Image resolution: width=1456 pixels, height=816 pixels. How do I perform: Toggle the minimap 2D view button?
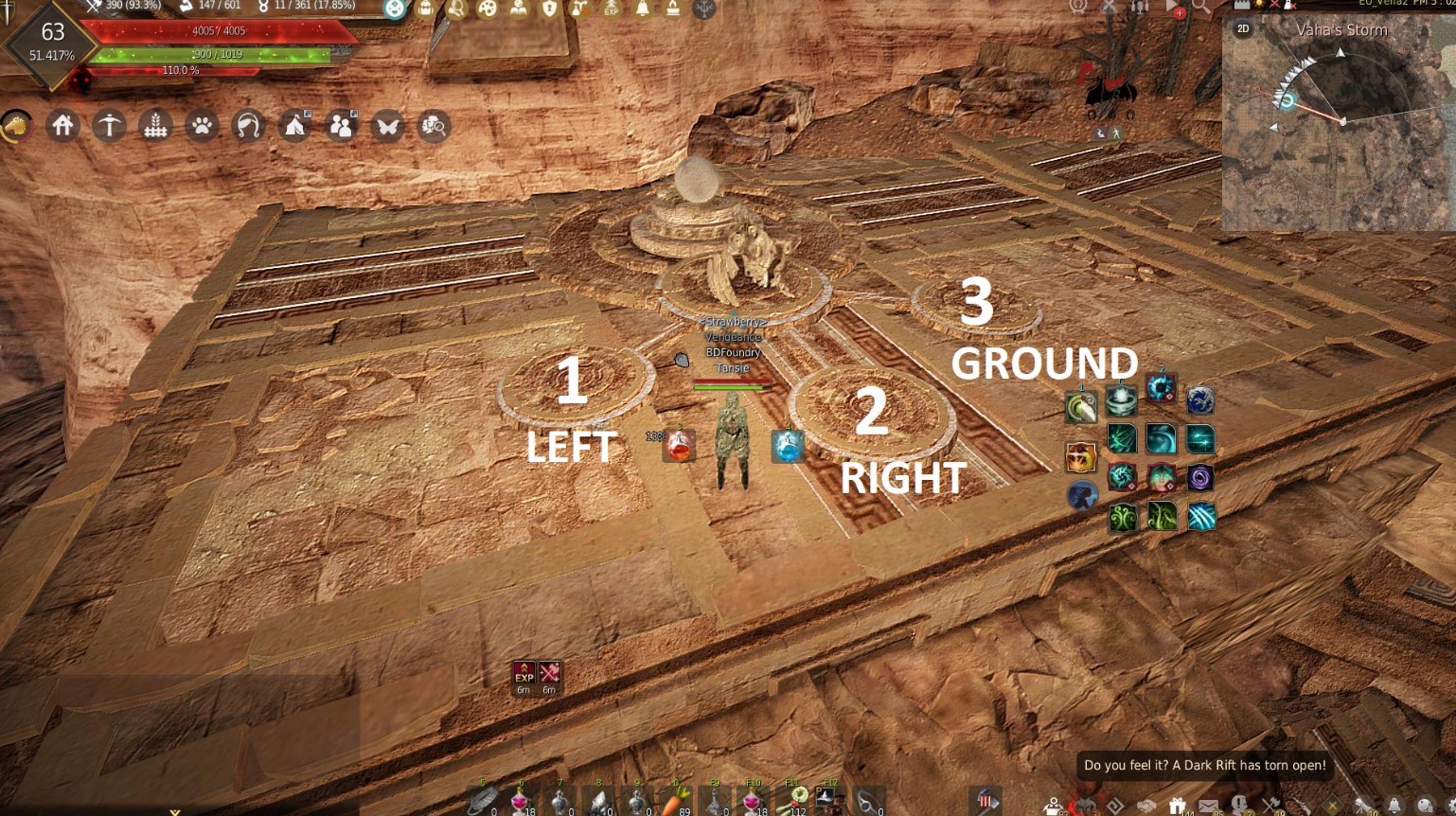click(x=1243, y=29)
